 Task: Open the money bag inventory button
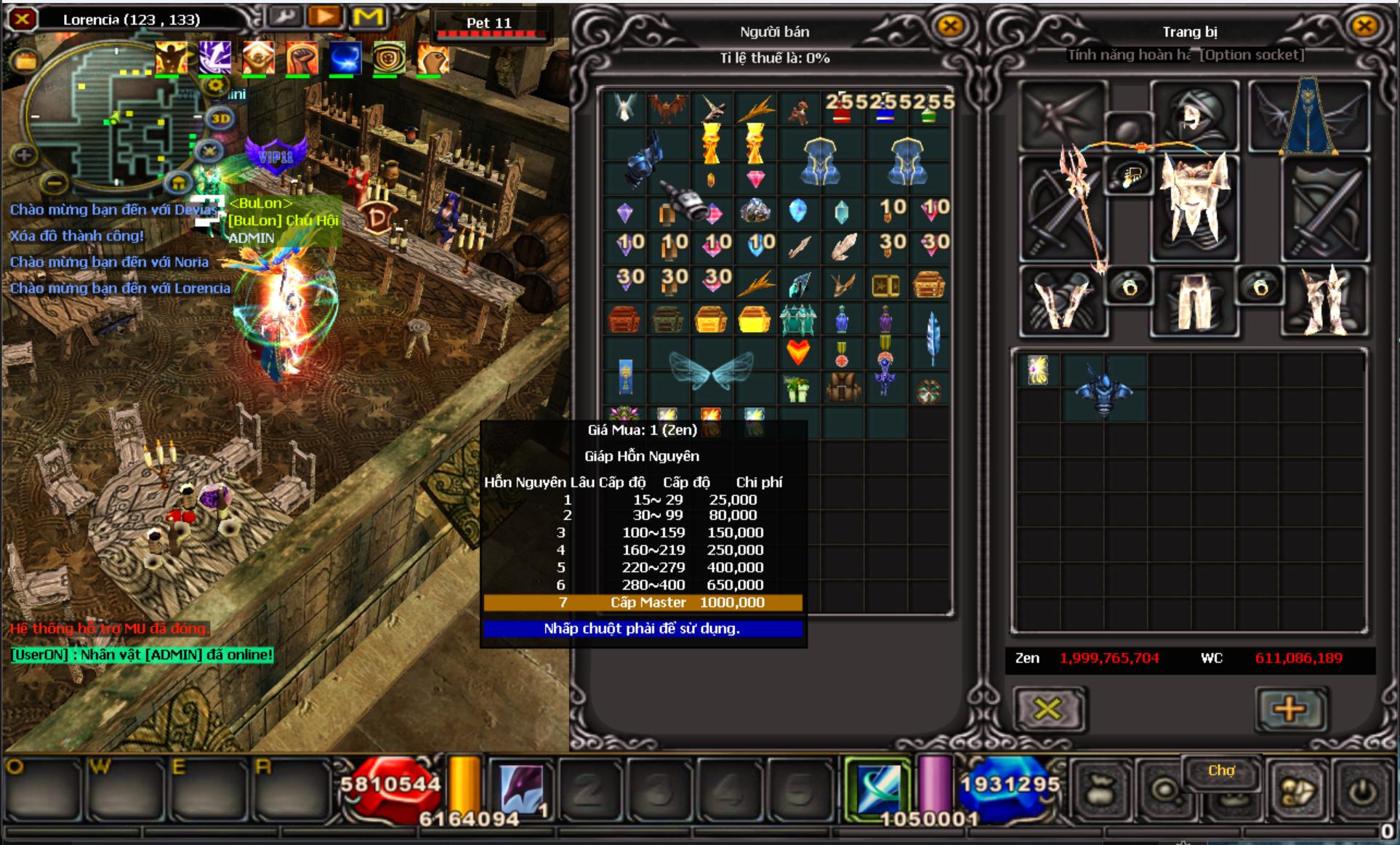point(1101,792)
